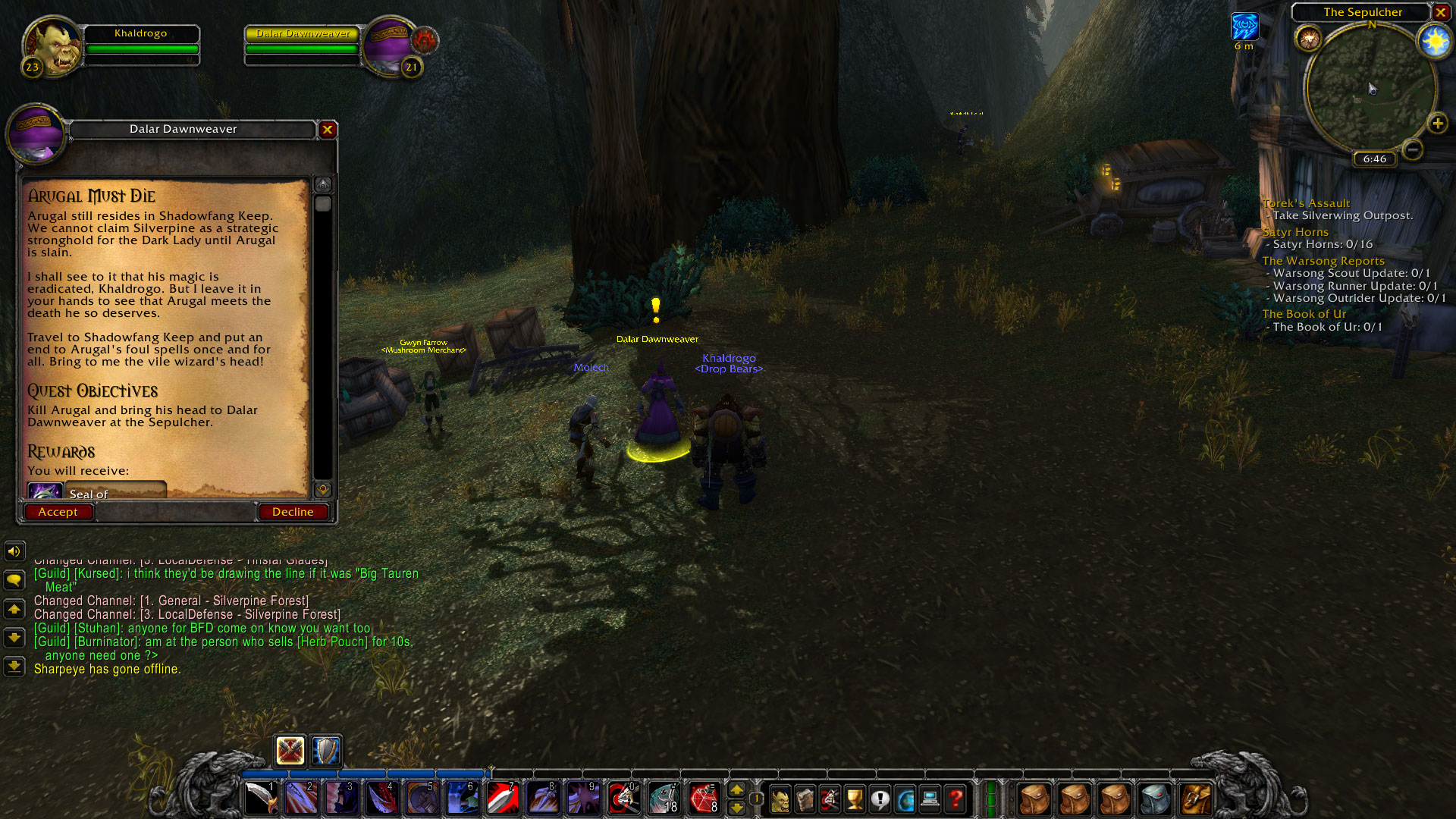Open the World Map

click(904, 798)
